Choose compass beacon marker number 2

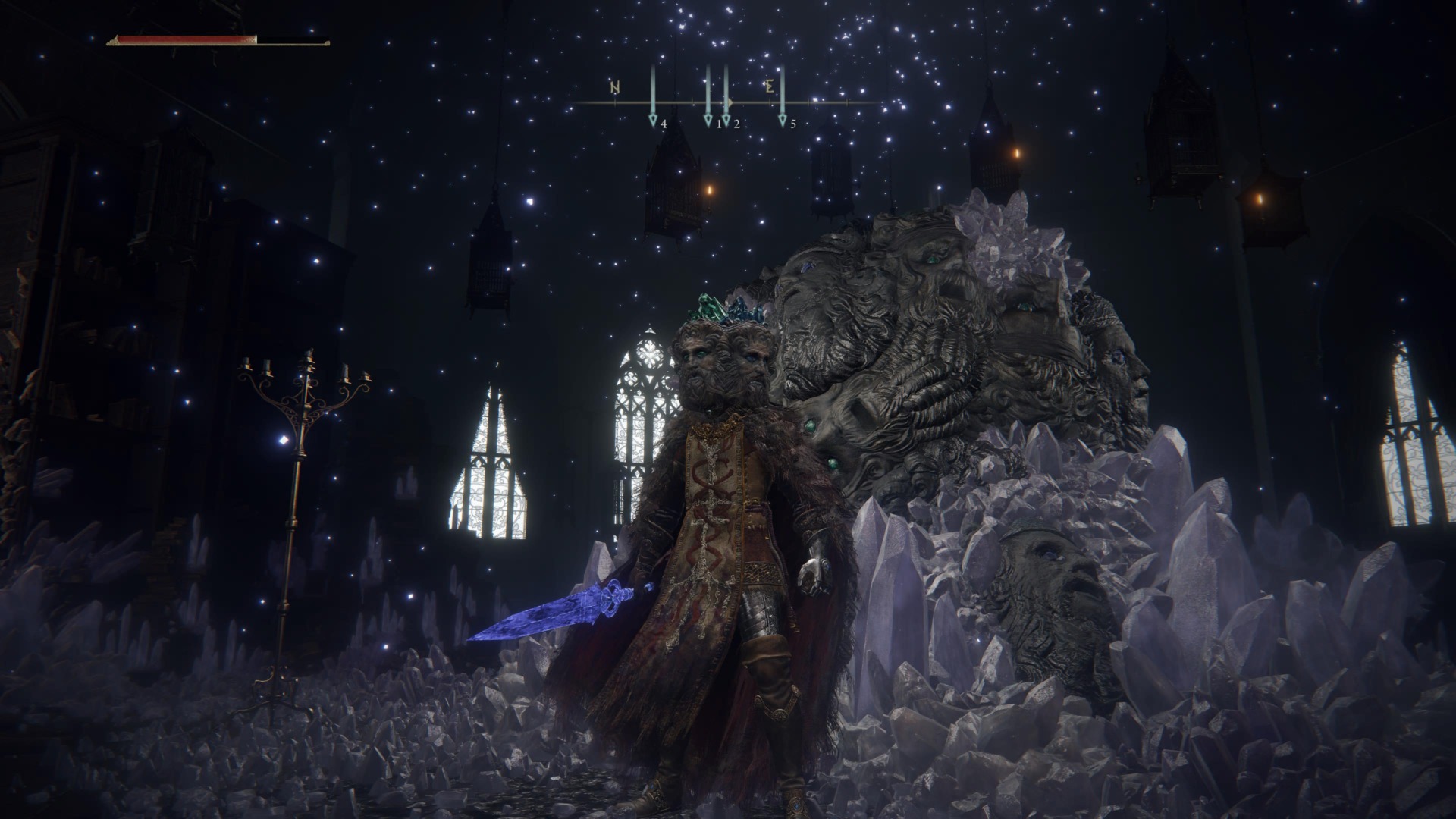point(726,119)
